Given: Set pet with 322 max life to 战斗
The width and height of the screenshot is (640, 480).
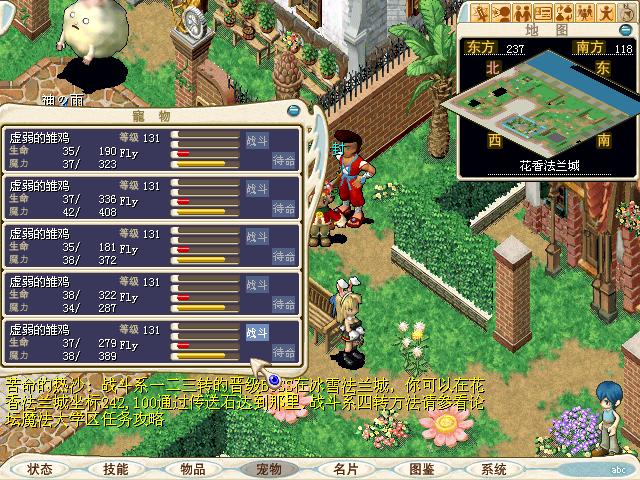Looking at the screenshot, I should click(256, 283).
